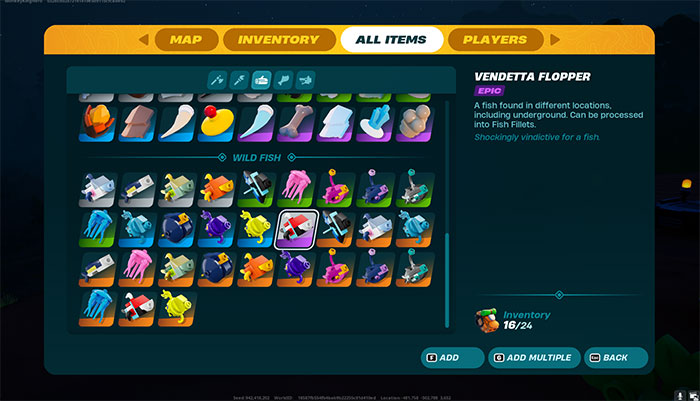Add the Vendetta Flopper to inventory
The width and height of the screenshot is (700, 401).
[x=442, y=357]
